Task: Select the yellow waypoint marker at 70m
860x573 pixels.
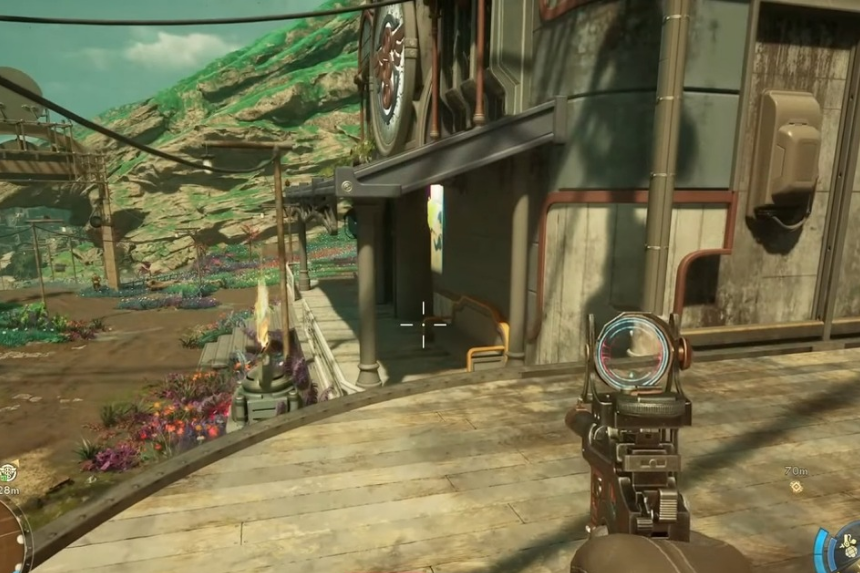Action: tap(796, 486)
